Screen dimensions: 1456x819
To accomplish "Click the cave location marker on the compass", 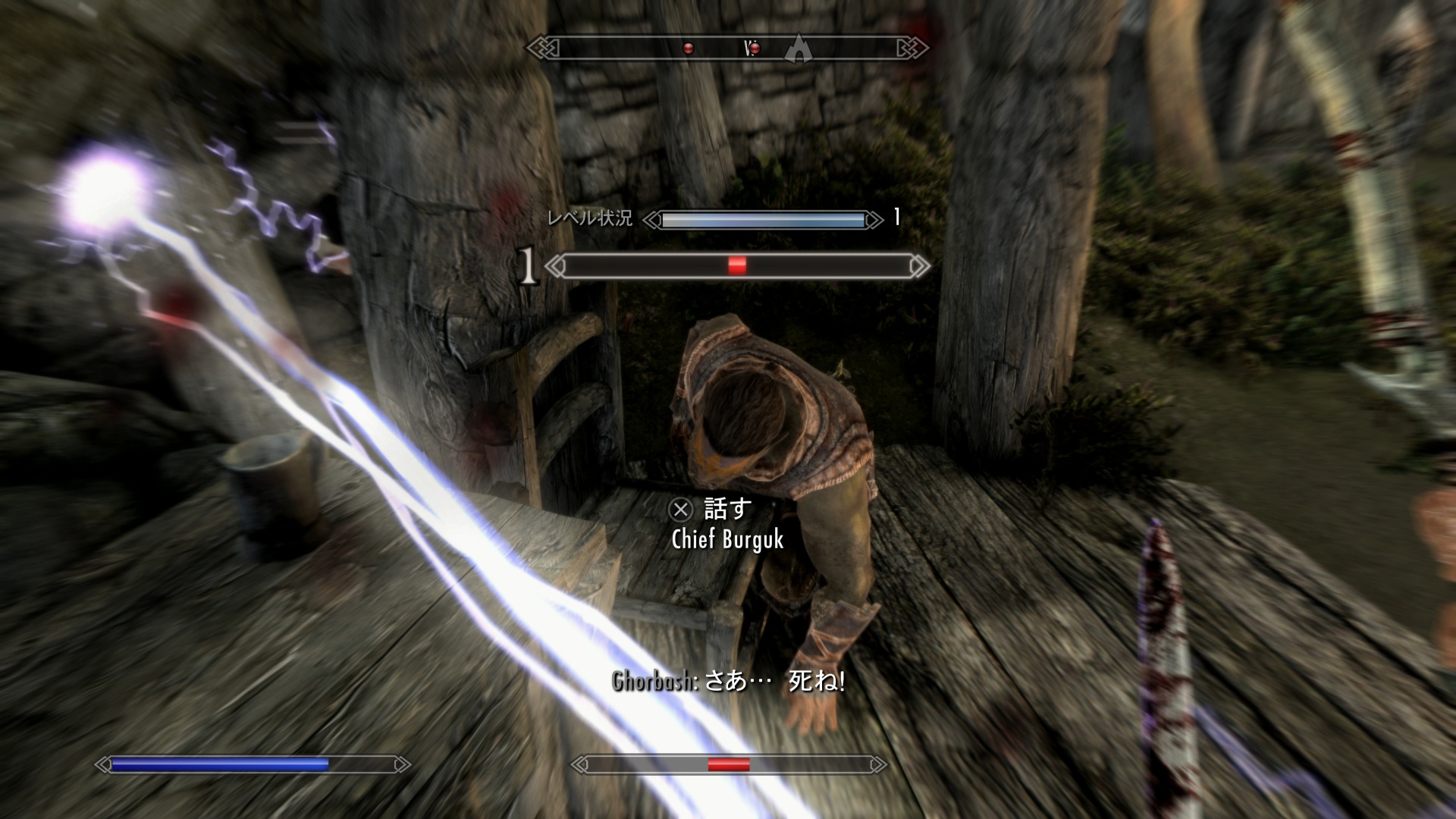I will [x=797, y=49].
